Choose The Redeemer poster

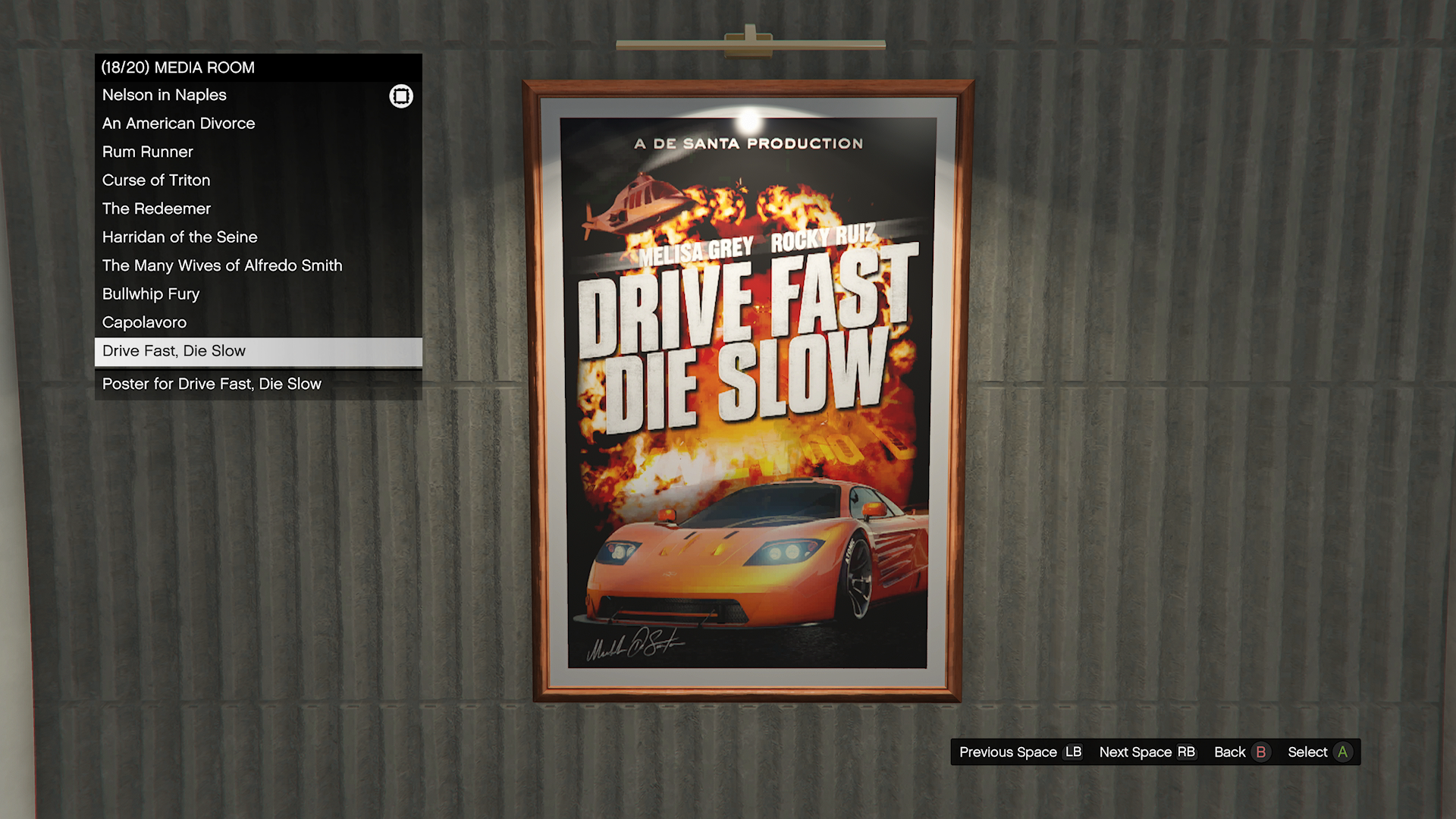(156, 209)
